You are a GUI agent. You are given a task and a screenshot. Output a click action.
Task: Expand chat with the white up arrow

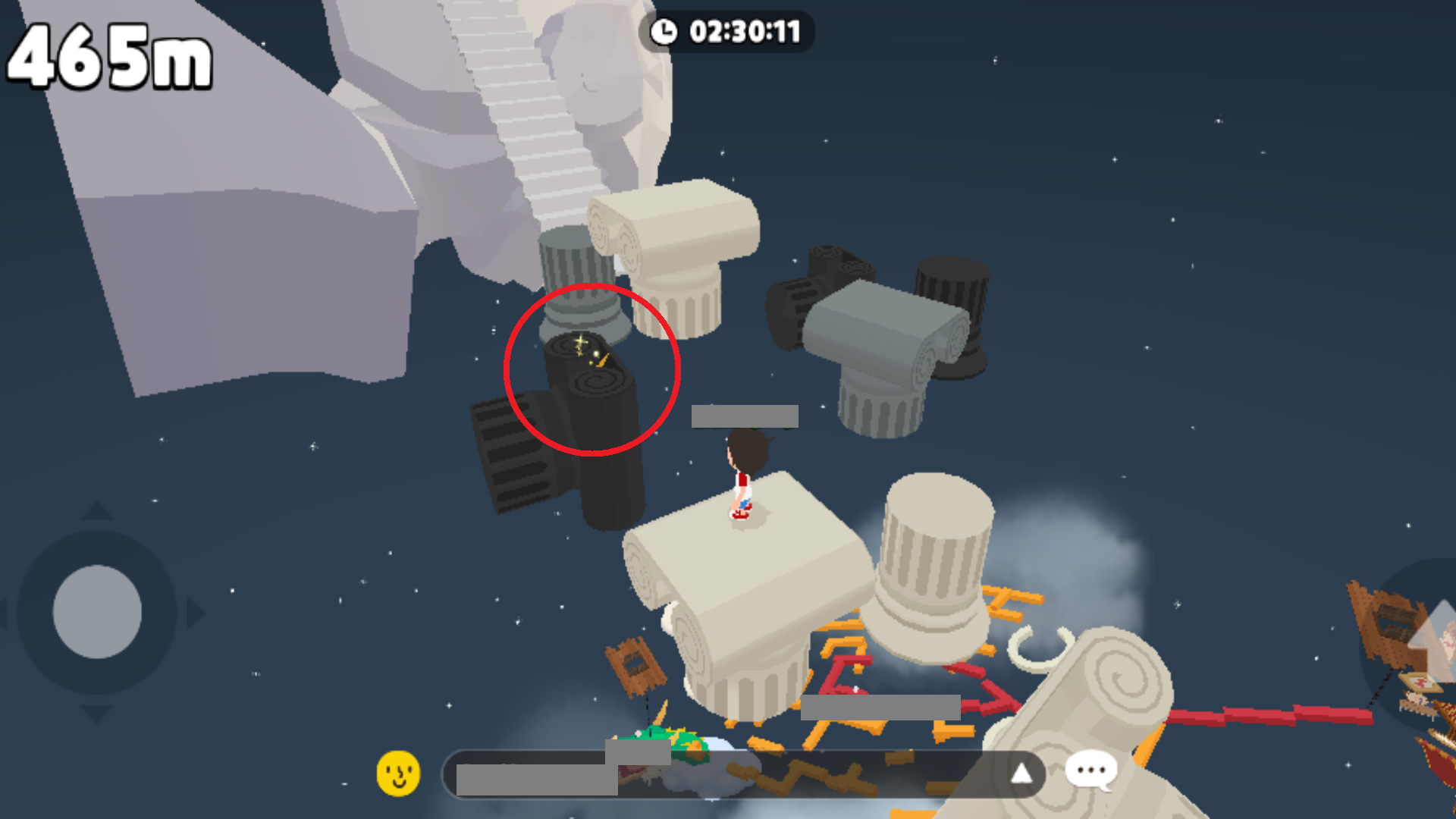(1021, 773)
